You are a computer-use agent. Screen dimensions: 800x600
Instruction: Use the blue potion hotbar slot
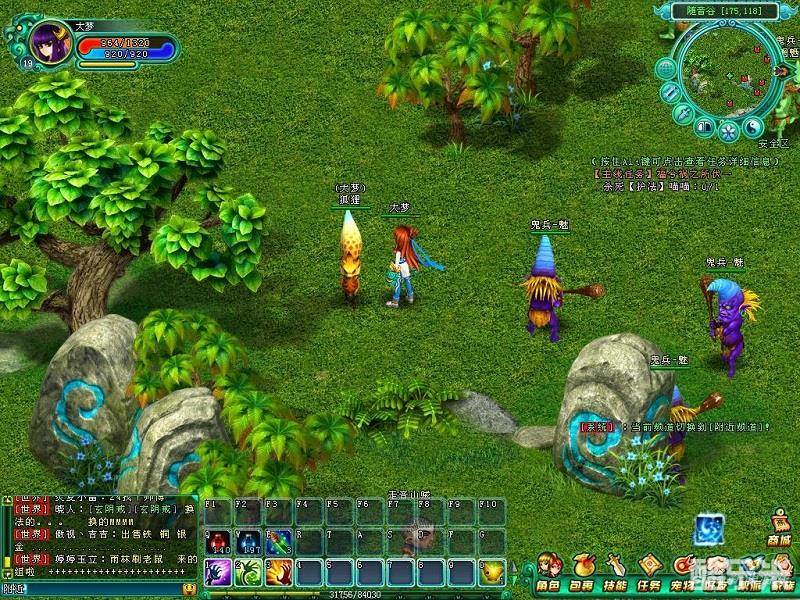pyautogui.click(x=248, y=543)
